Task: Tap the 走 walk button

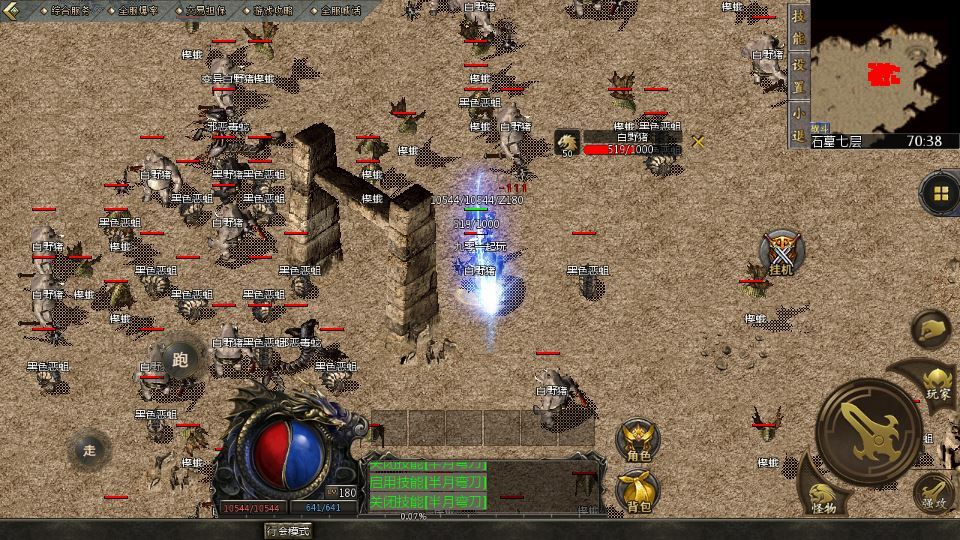Action: [x=90, y=450]
